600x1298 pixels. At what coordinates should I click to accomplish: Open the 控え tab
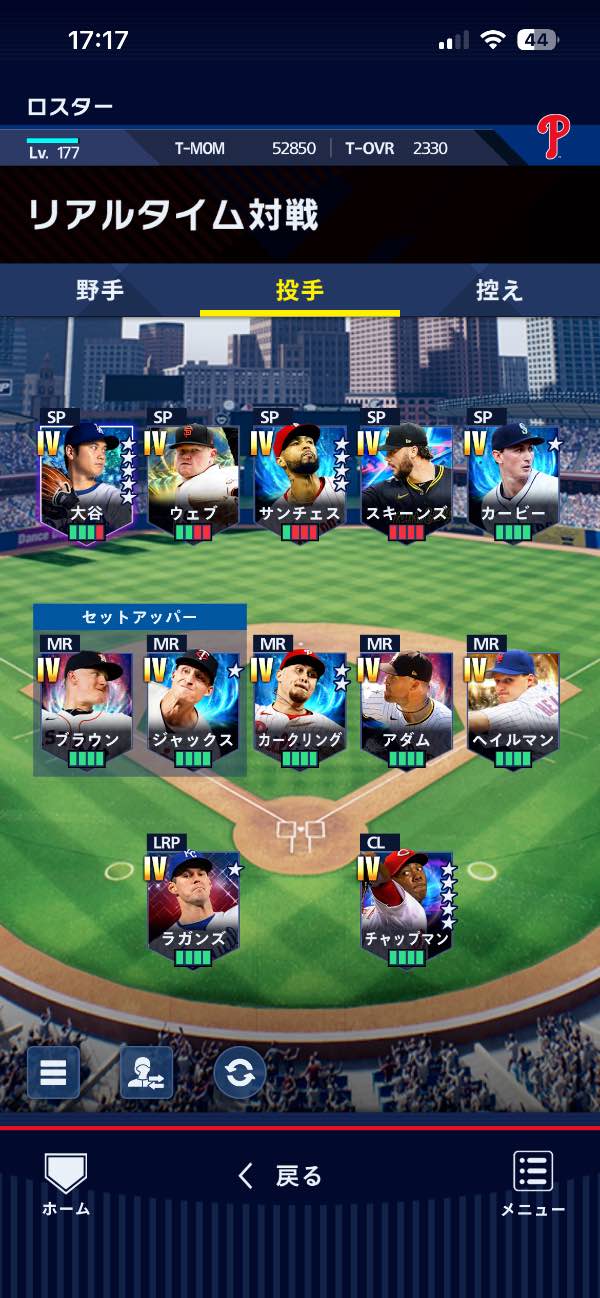(499, 291)
